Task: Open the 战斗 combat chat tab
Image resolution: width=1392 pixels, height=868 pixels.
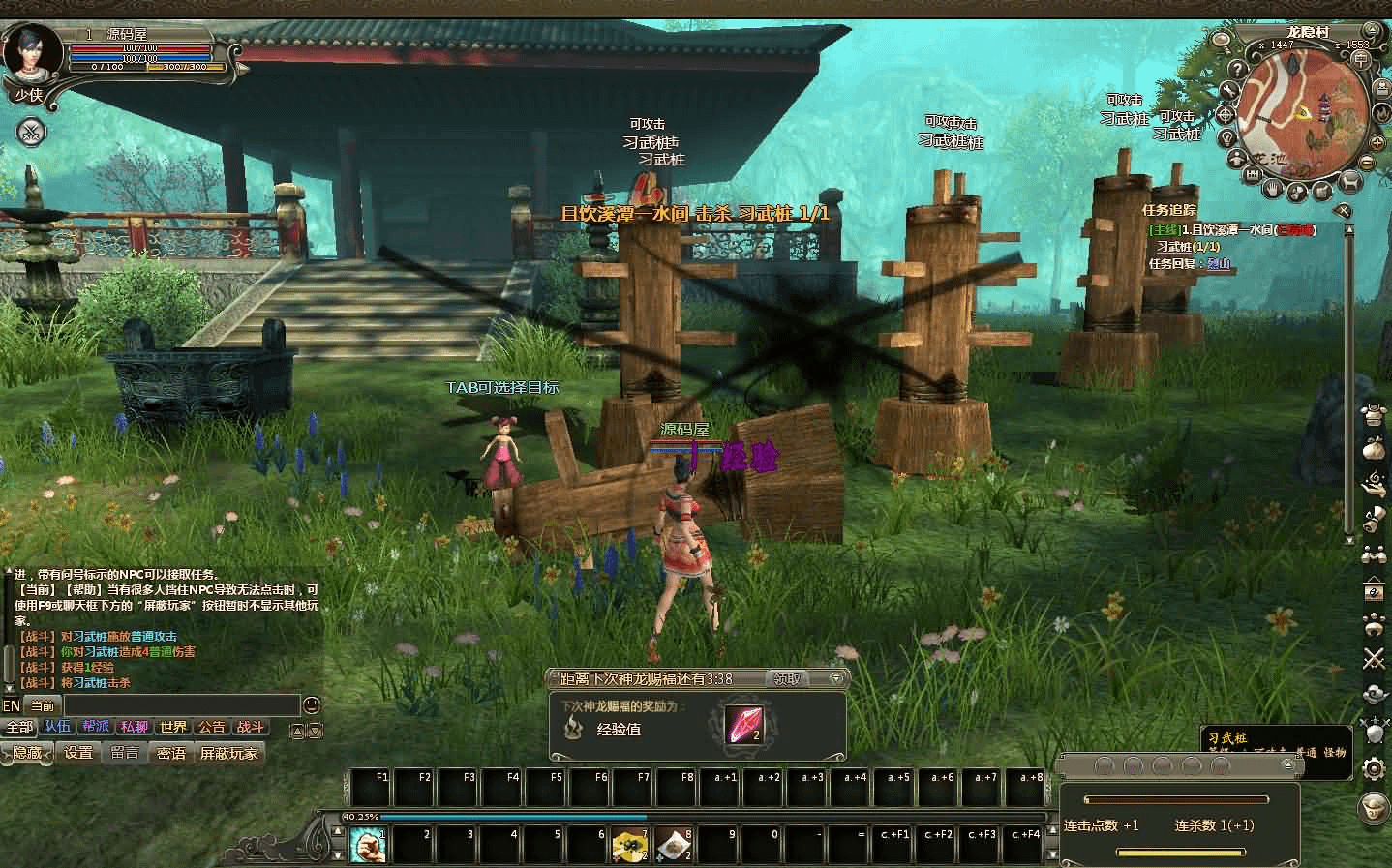Action: [251, 727]
